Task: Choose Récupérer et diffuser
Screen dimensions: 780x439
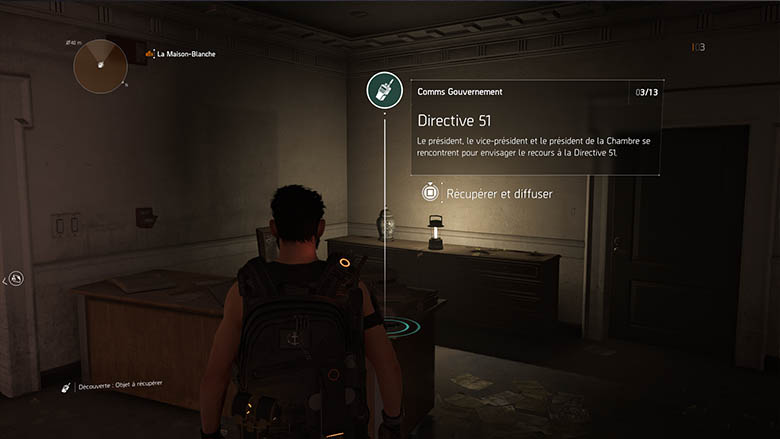Action: coord(487,192)
